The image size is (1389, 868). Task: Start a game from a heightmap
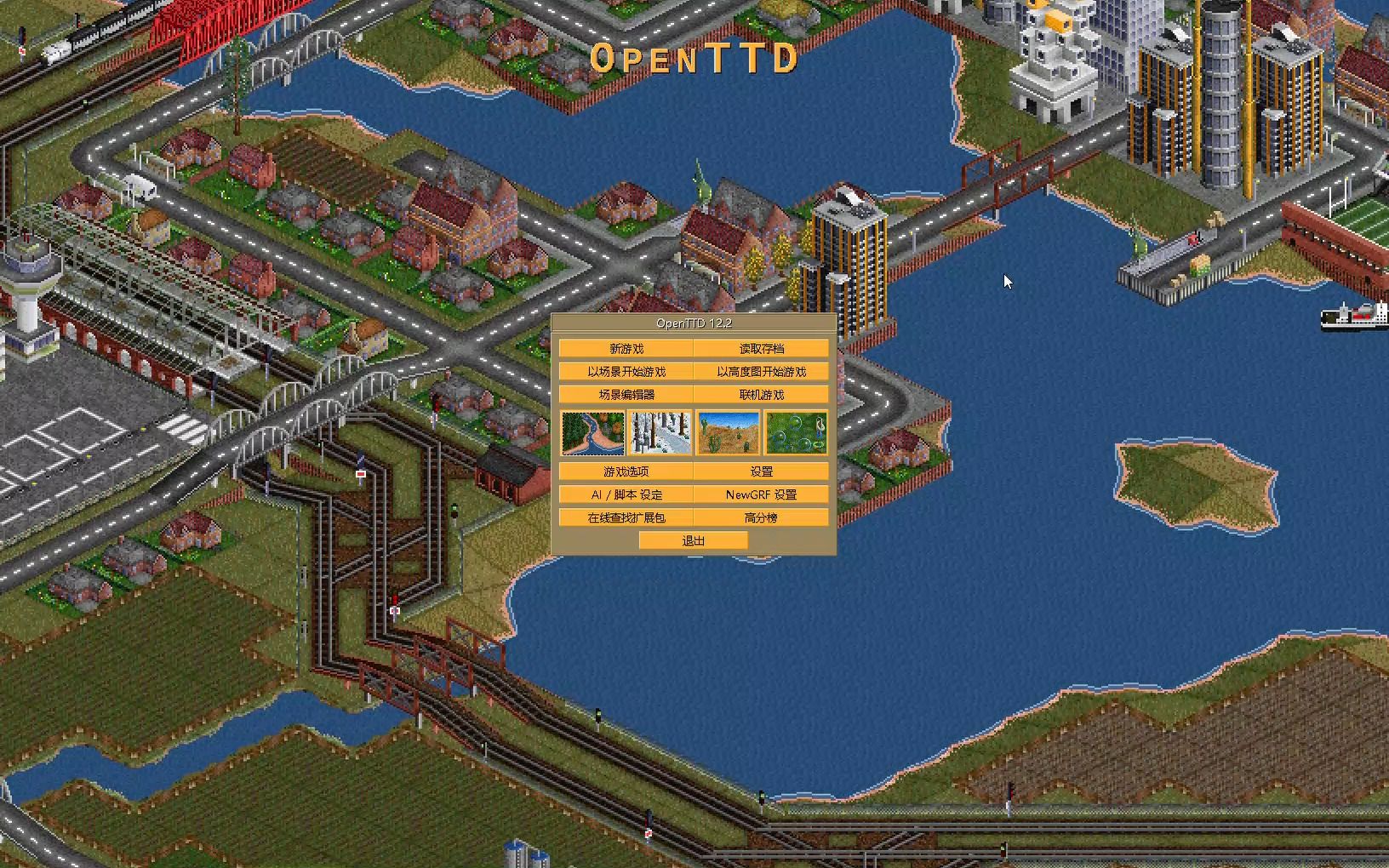(760, 371)
